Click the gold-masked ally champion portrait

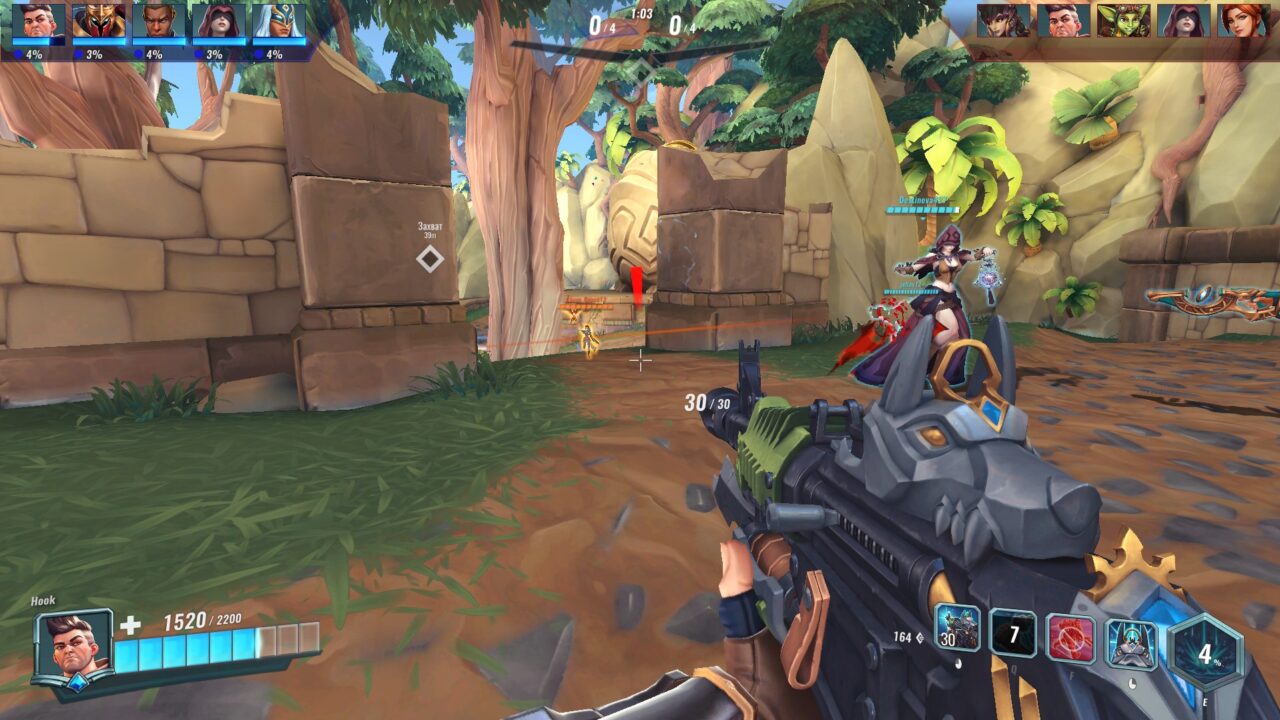[x=98, y=20]
